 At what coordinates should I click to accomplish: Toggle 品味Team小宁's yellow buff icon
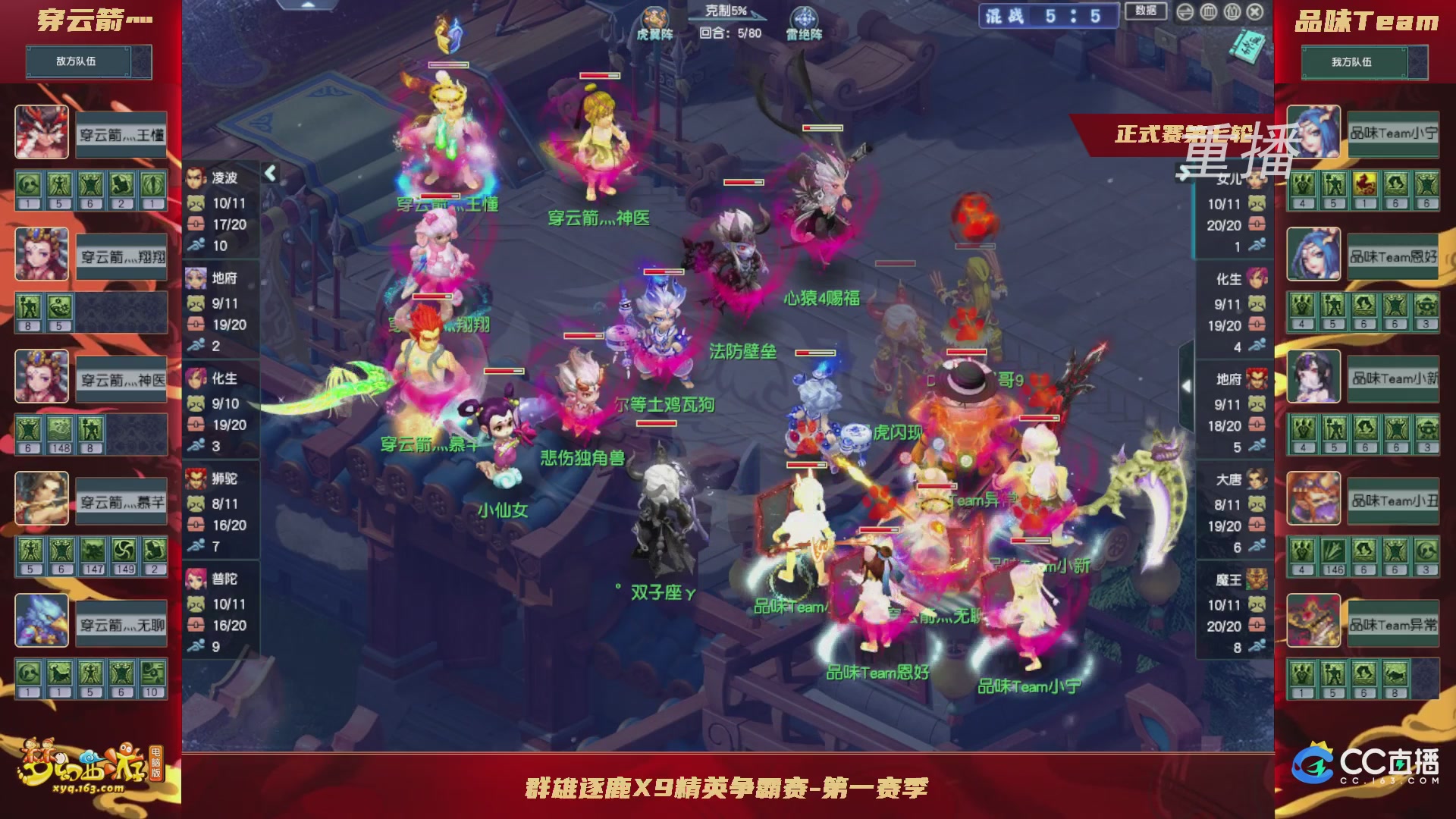(x=1365, y=184)
